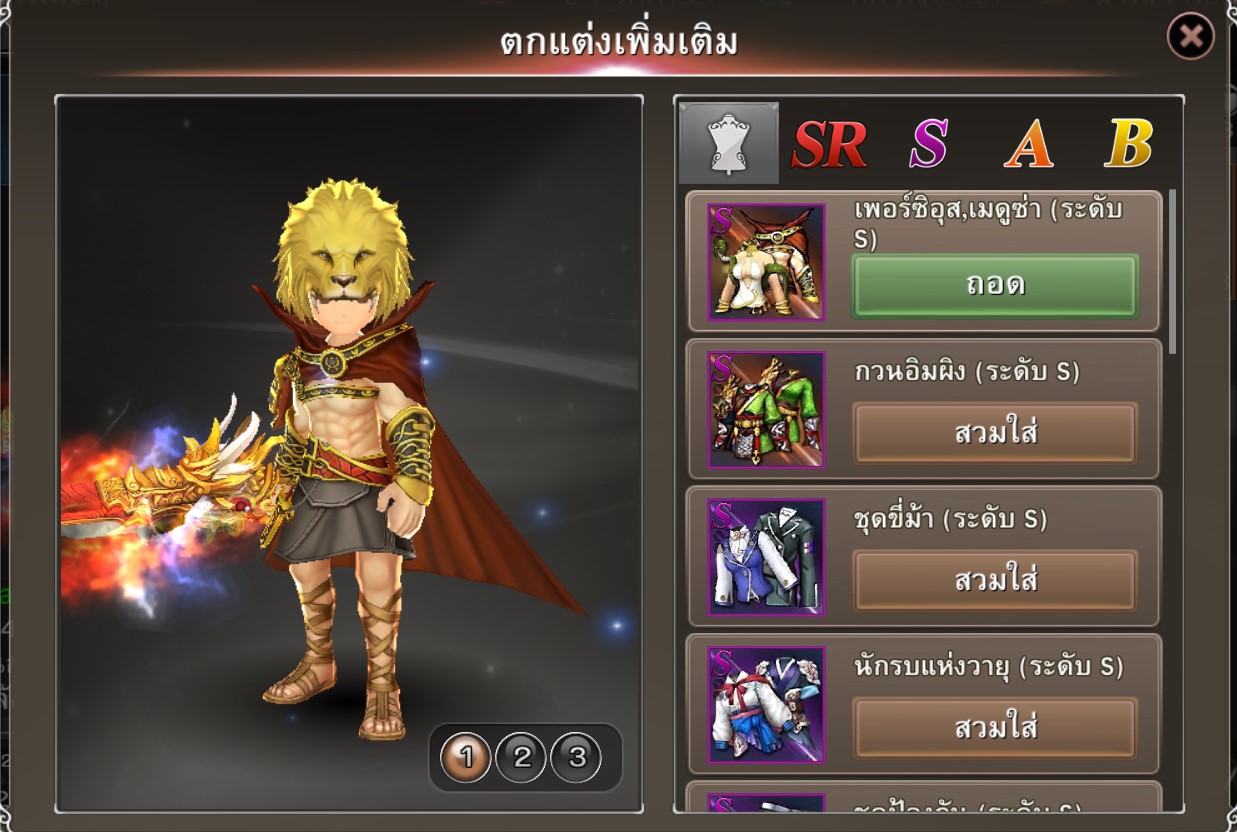
Task: Switch to preview slot number 2
Action: (x=521, y=758)
